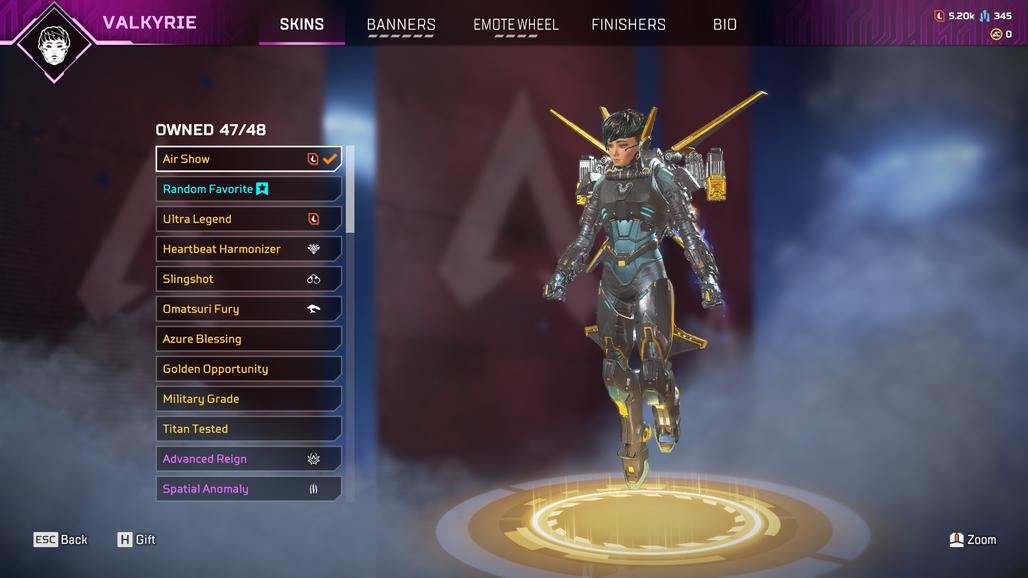Preview the Advanced Reign skin

248,459
